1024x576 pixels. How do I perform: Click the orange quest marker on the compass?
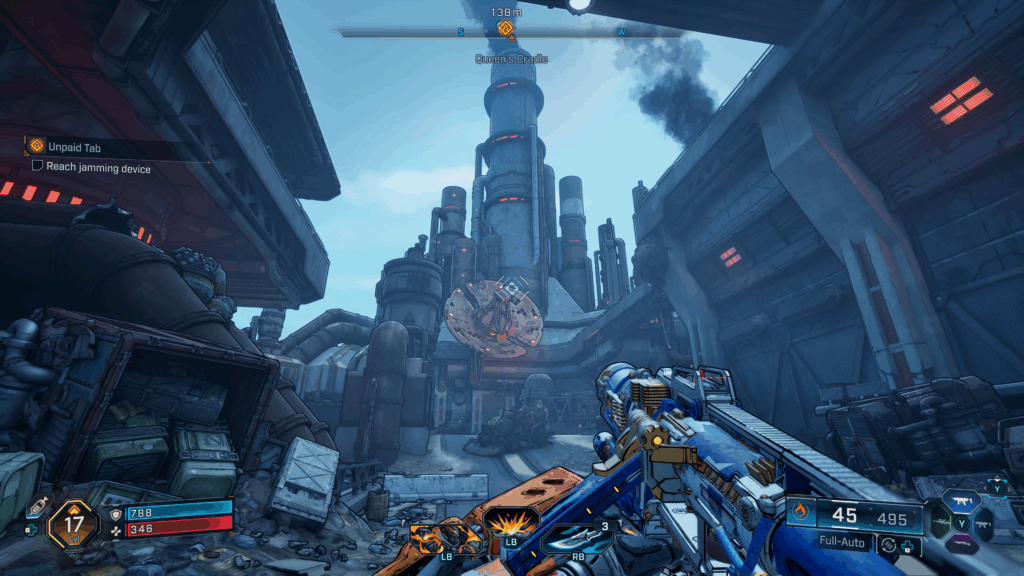point(505,29)
